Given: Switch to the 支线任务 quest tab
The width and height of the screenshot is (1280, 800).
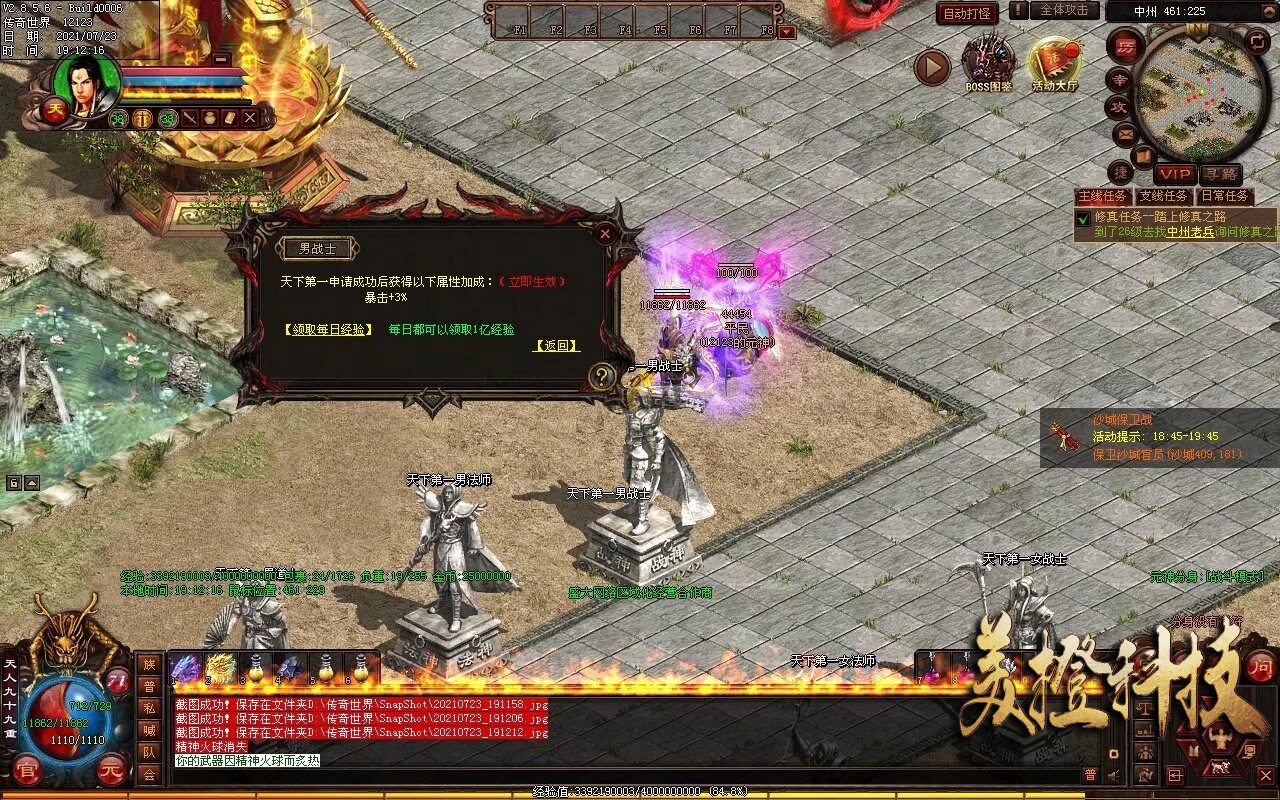Looking at the screenshot, I should coord(1163,197).
